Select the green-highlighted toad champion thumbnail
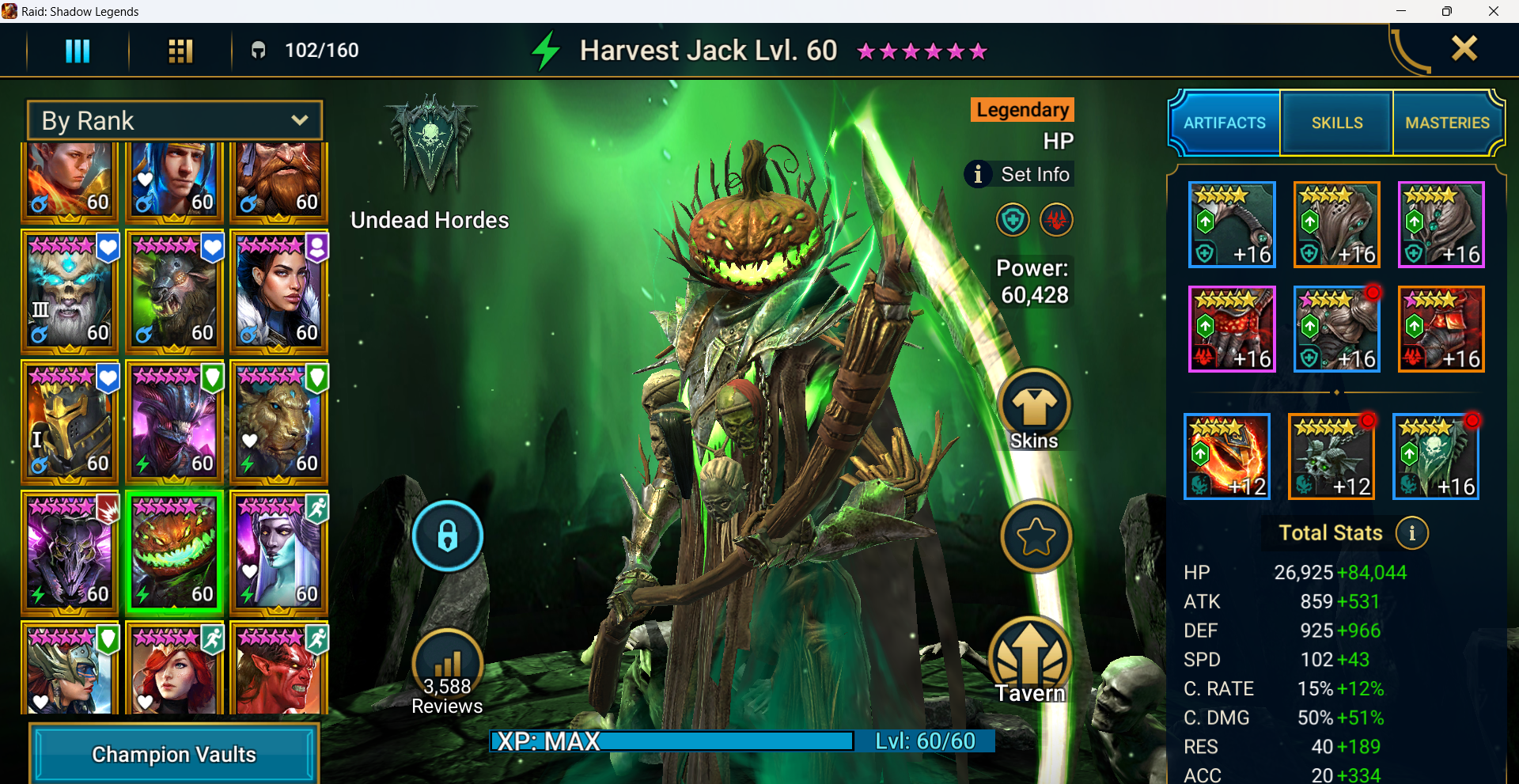The width and height of the screenshot is (1519, 784). click(x=174, y=552)
